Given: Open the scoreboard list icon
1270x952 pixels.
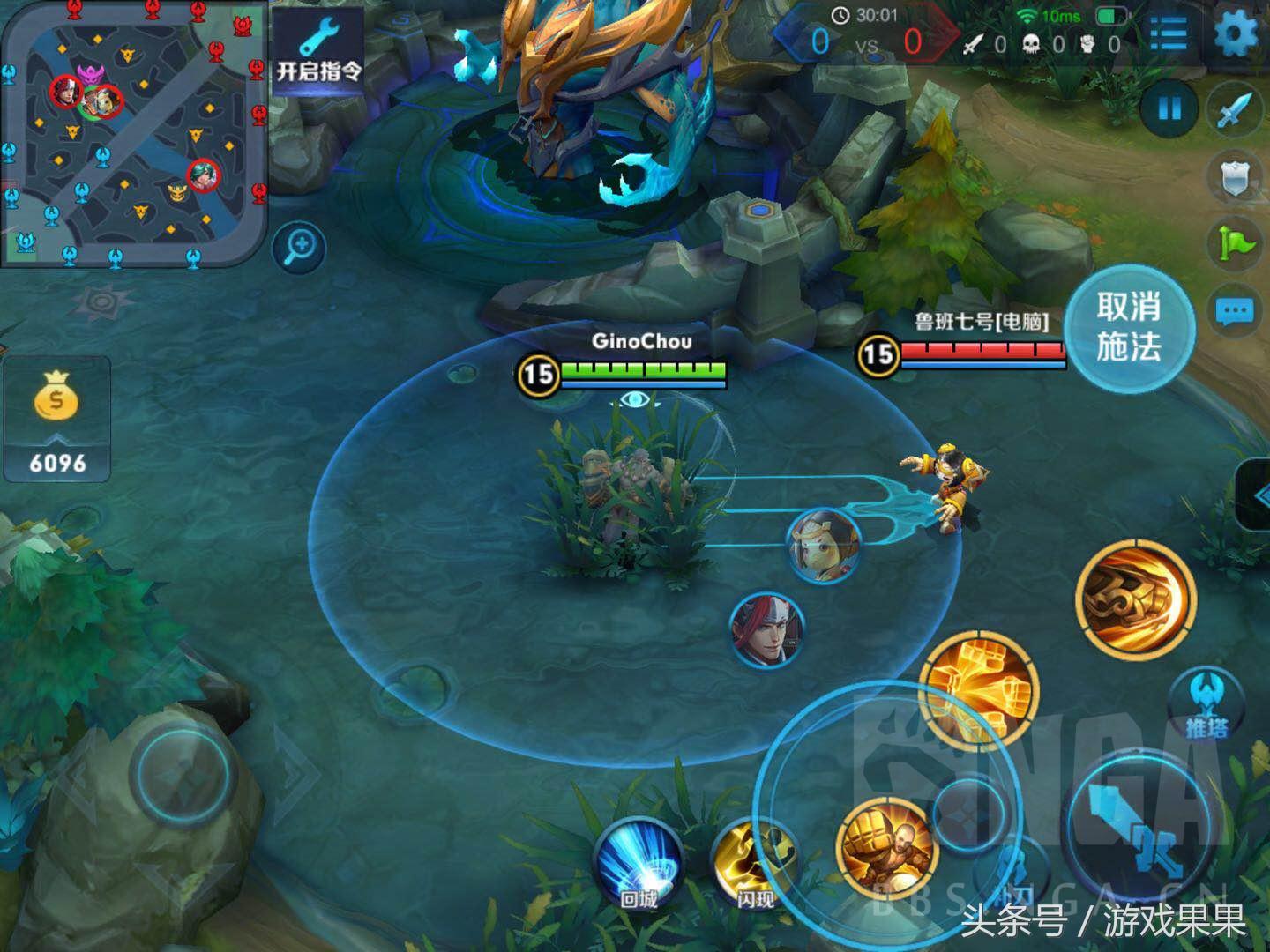Looking at the screenshot, I should (1169, 34).
